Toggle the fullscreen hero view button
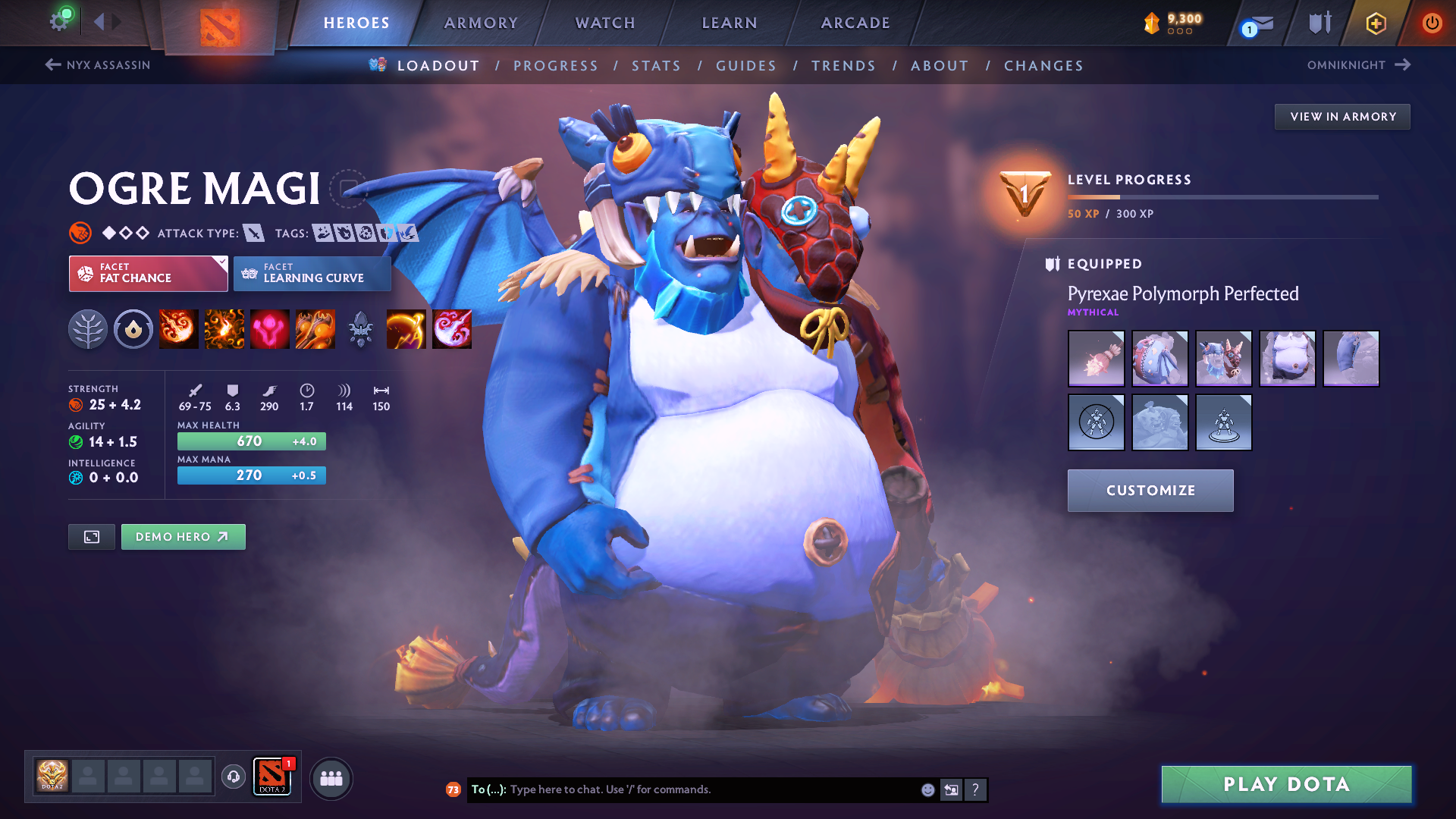The height and width of the screenshot is (819, 1456). click(x=92, y=537)
